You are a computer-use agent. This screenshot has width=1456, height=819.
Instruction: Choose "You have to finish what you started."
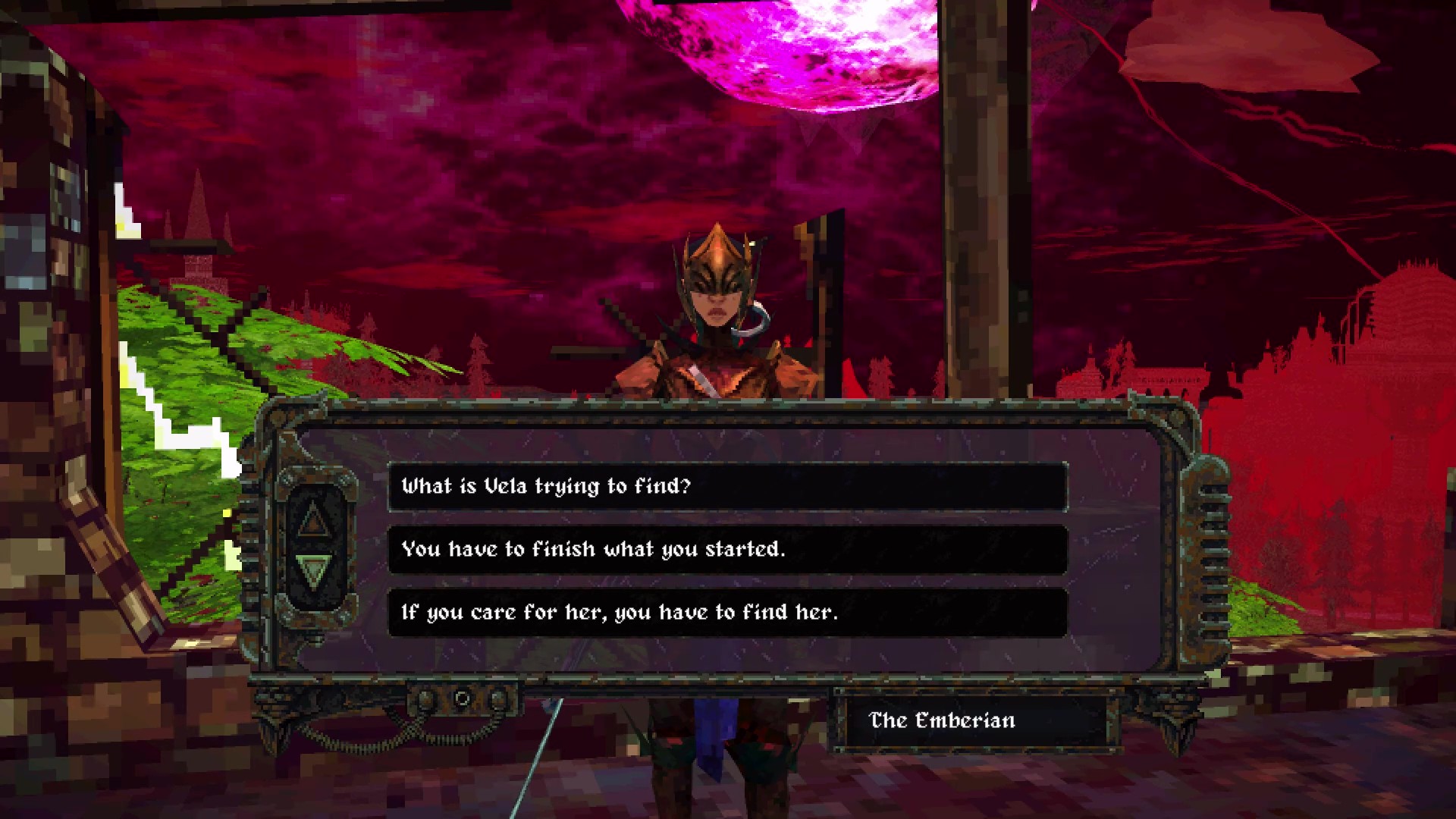[x=726, y=549]
